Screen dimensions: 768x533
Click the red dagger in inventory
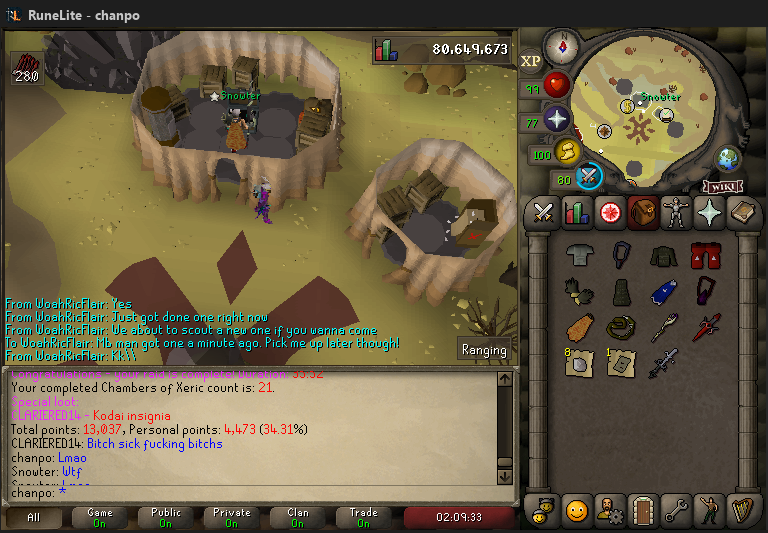click(x=706, y=326)
